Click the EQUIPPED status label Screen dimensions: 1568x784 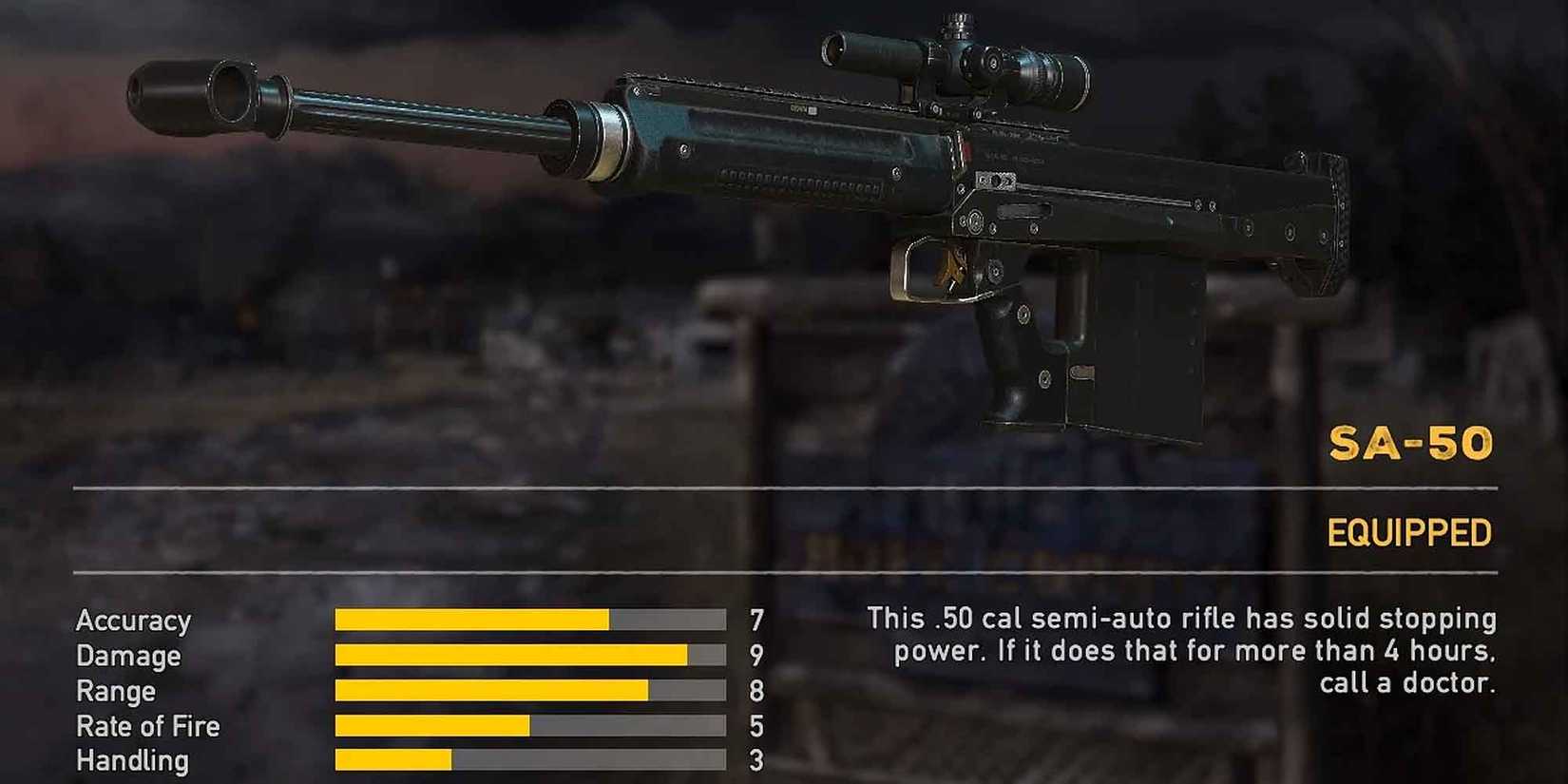point(1409,532)
